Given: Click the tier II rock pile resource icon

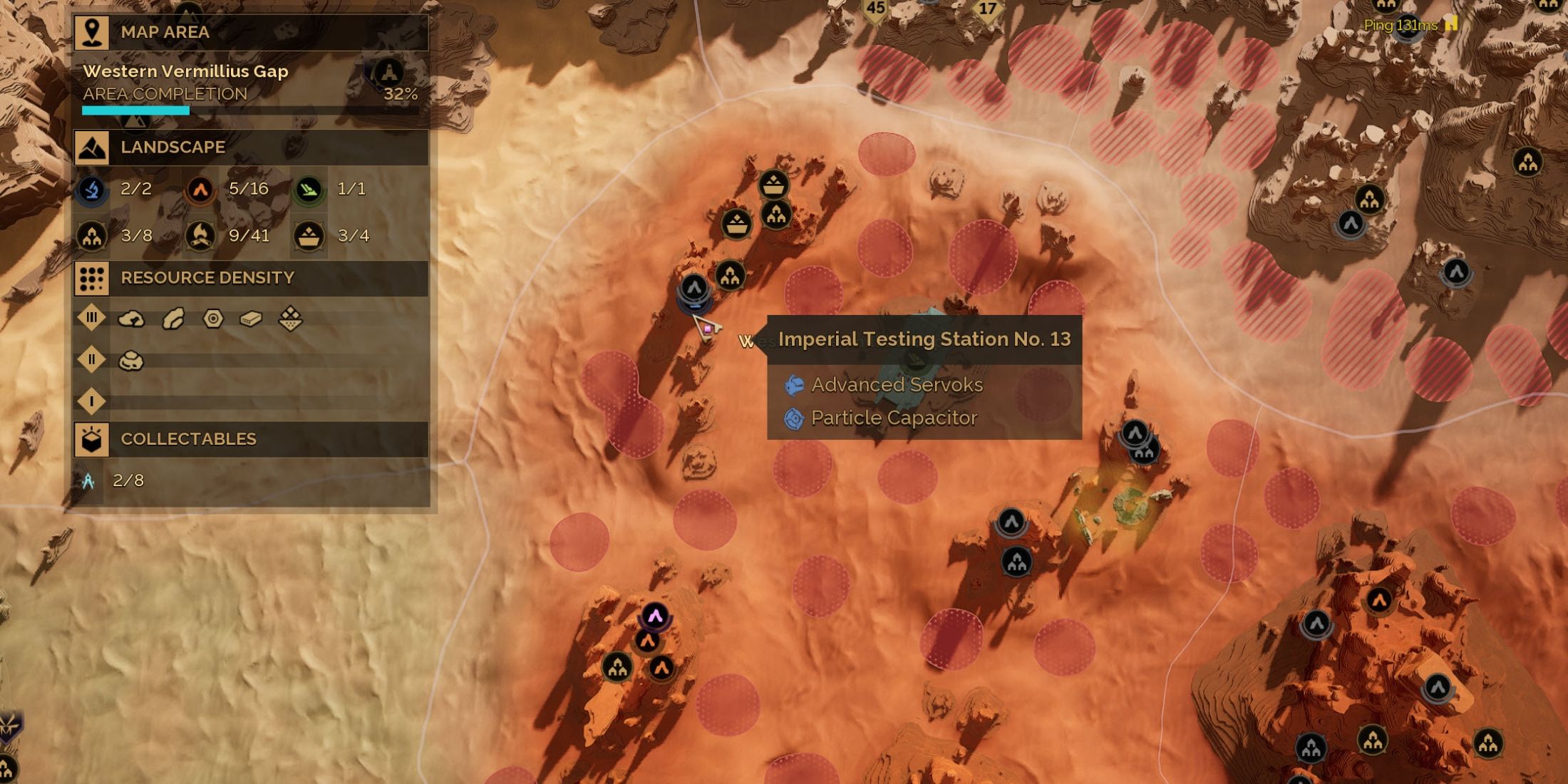Looking at the screenshot, I should tap(131, 361).
